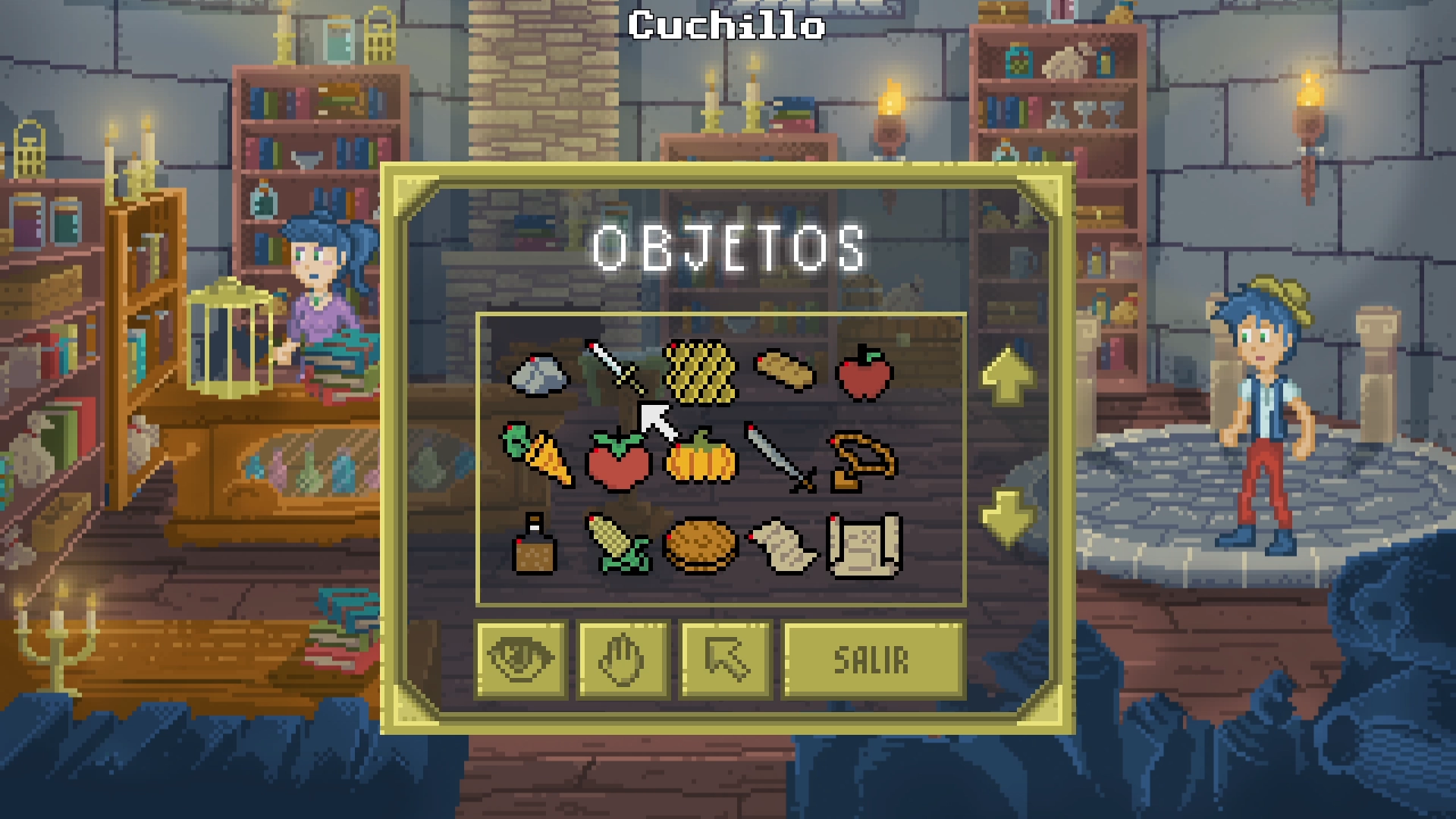Image resolution: width=1456 pixels, height=819 pixels.
Task: Activate the hand use action
Action: tap(622, 657)
